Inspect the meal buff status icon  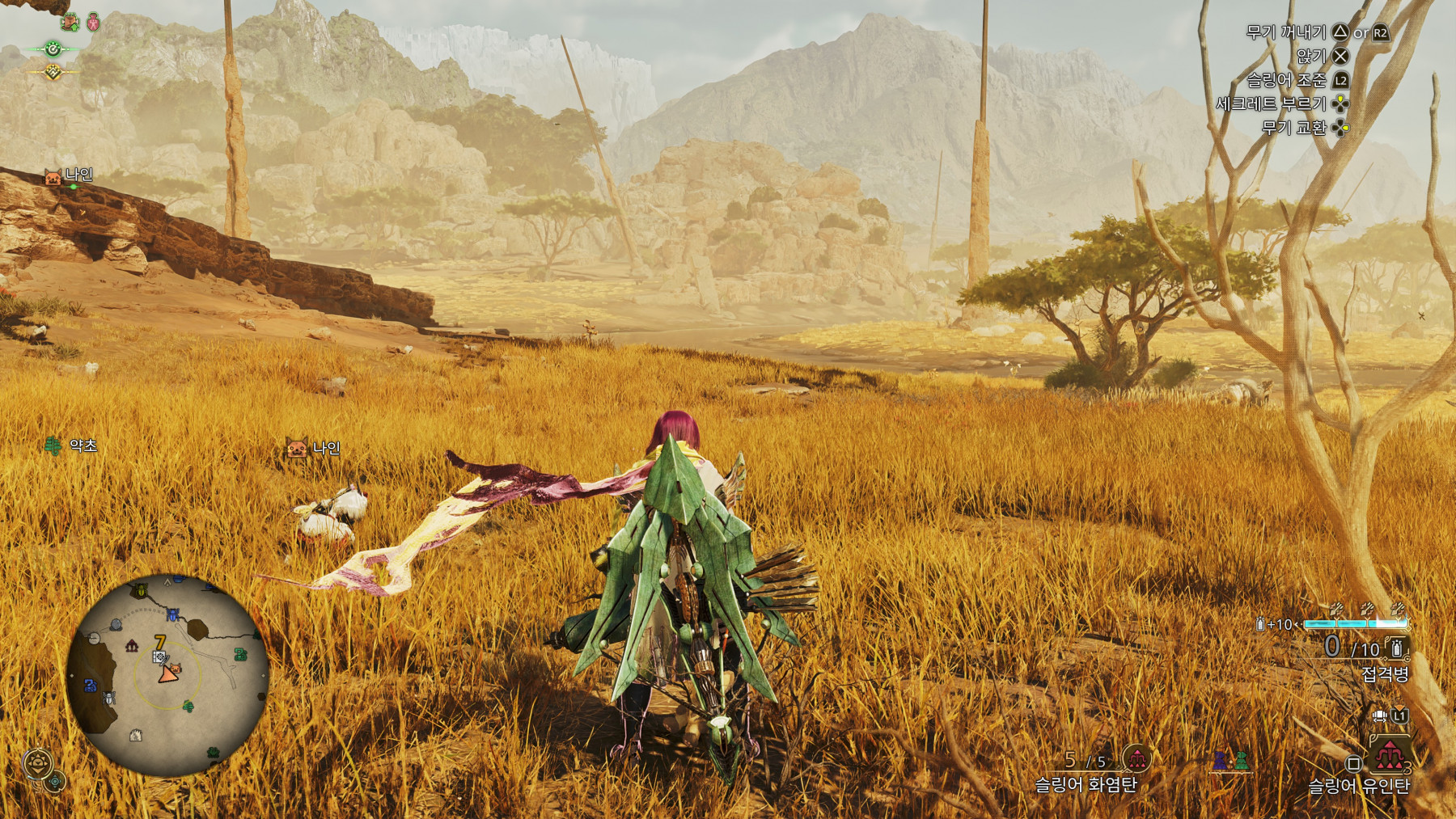tap(70, 23)
